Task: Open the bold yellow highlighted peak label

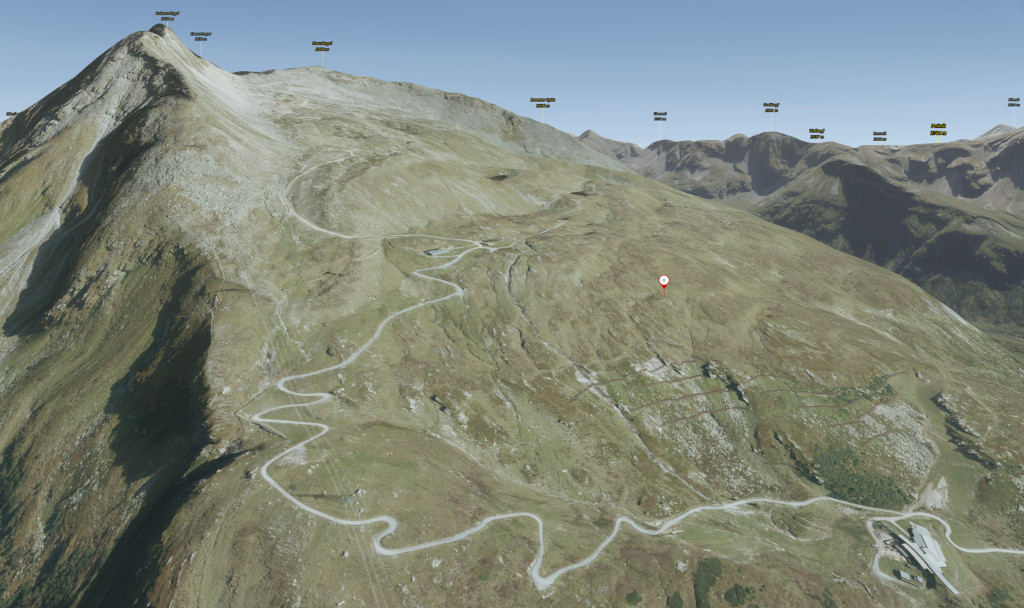Action: [x=938, y=128]
